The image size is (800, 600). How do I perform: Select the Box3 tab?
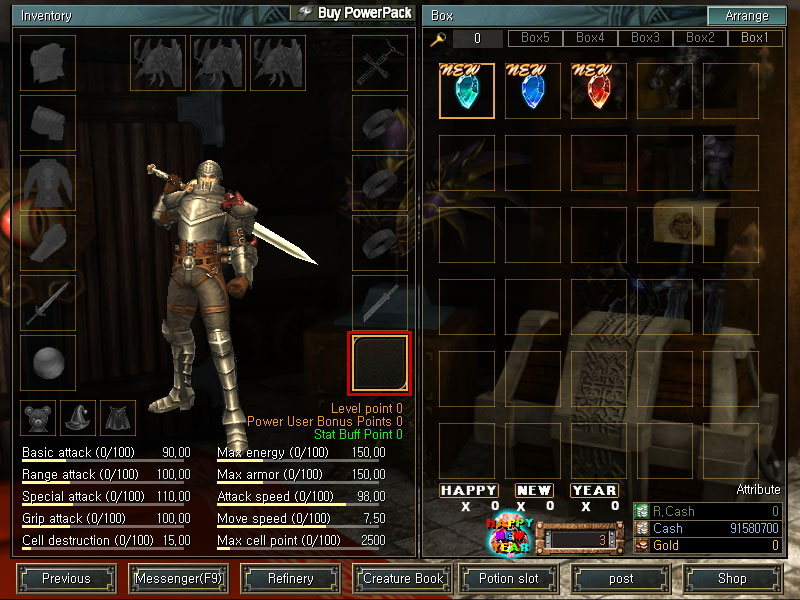[645, 38]
